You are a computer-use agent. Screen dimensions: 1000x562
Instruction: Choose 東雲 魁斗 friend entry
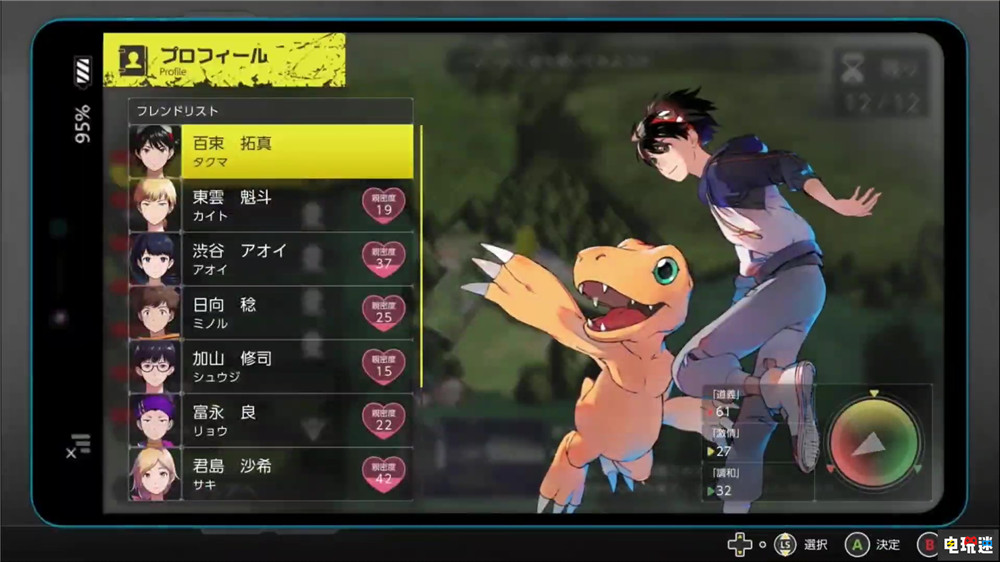pos(271,205)
